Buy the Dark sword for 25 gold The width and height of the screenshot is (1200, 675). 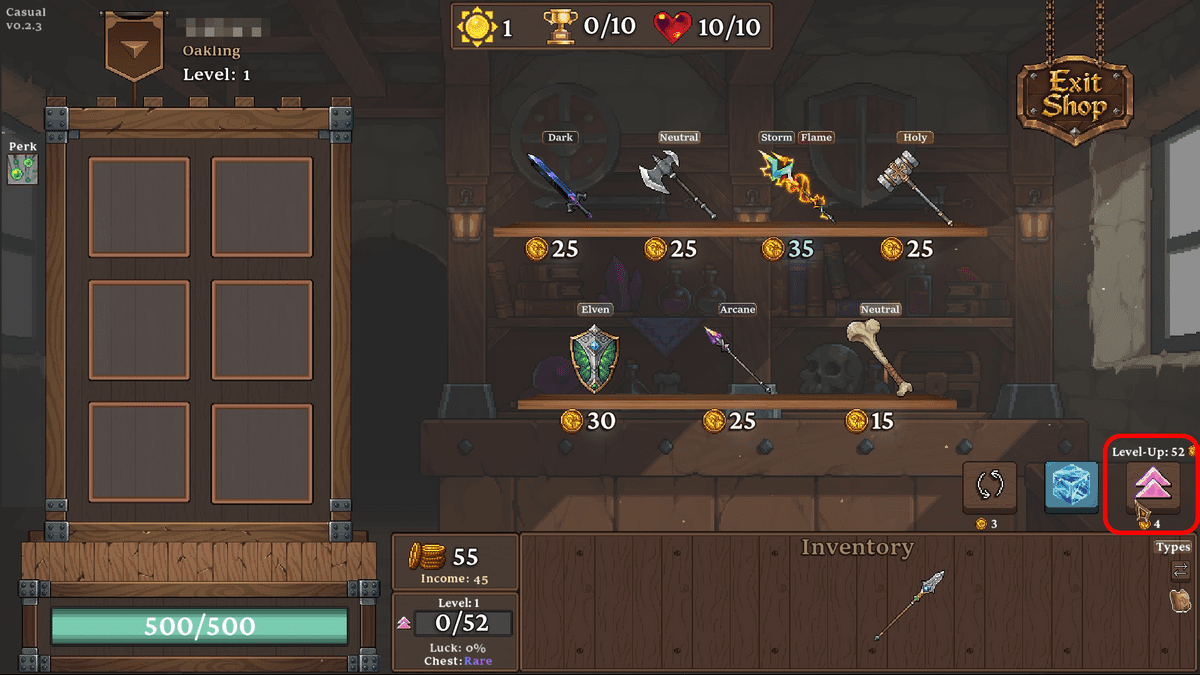pyautogui.click(x=560, y=185)
